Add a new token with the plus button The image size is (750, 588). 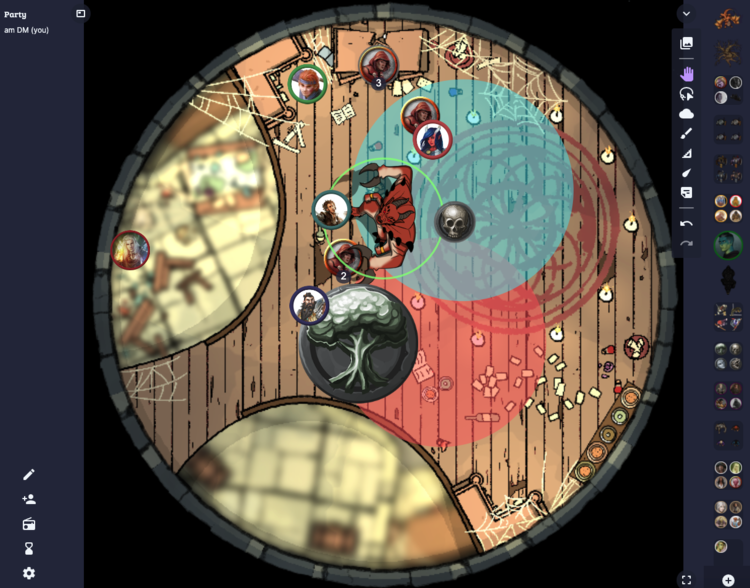(x=728, y=580)
